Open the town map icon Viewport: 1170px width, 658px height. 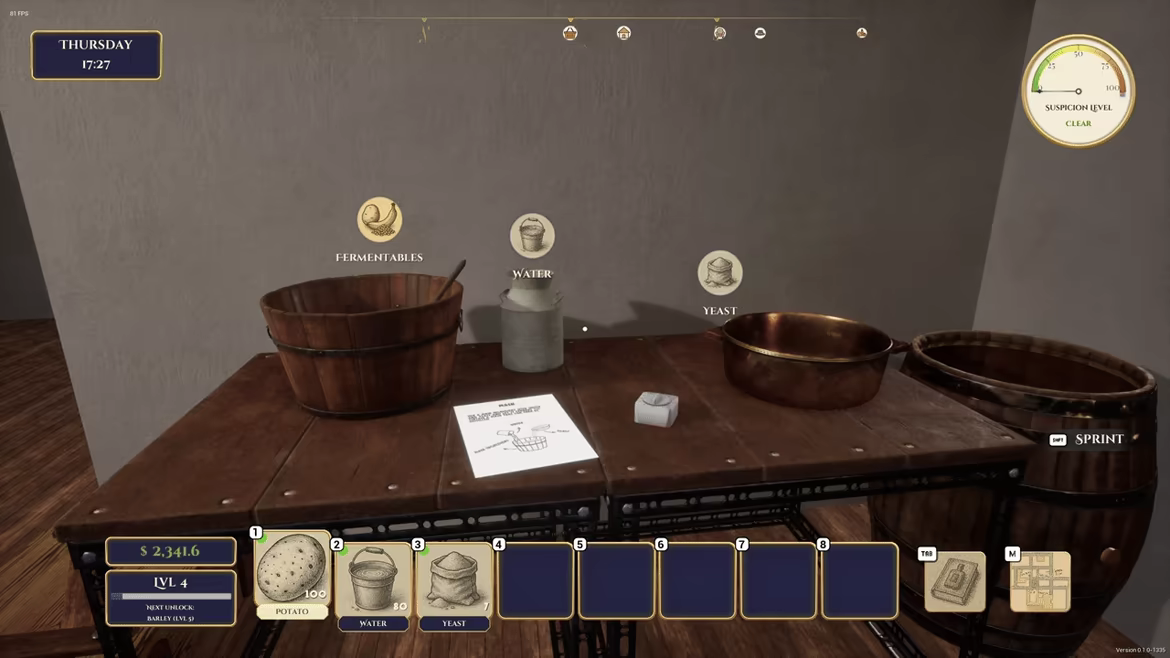(1040, 582)
